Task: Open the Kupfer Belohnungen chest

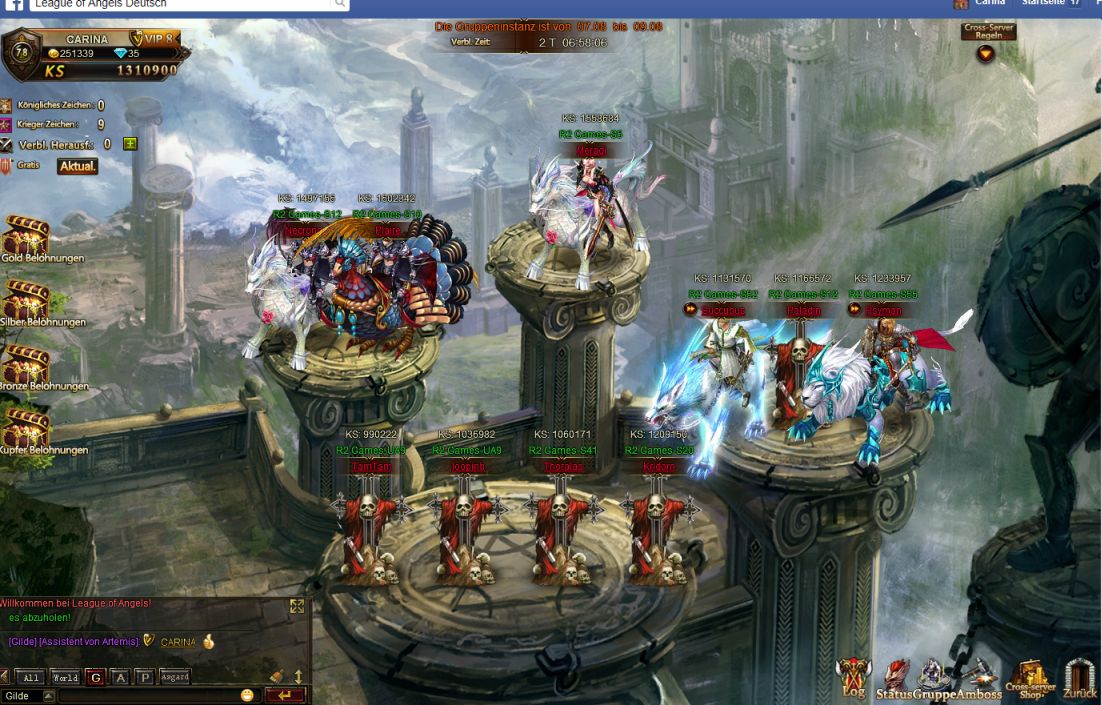Action: pyautogui.click(x=26, y=429)
